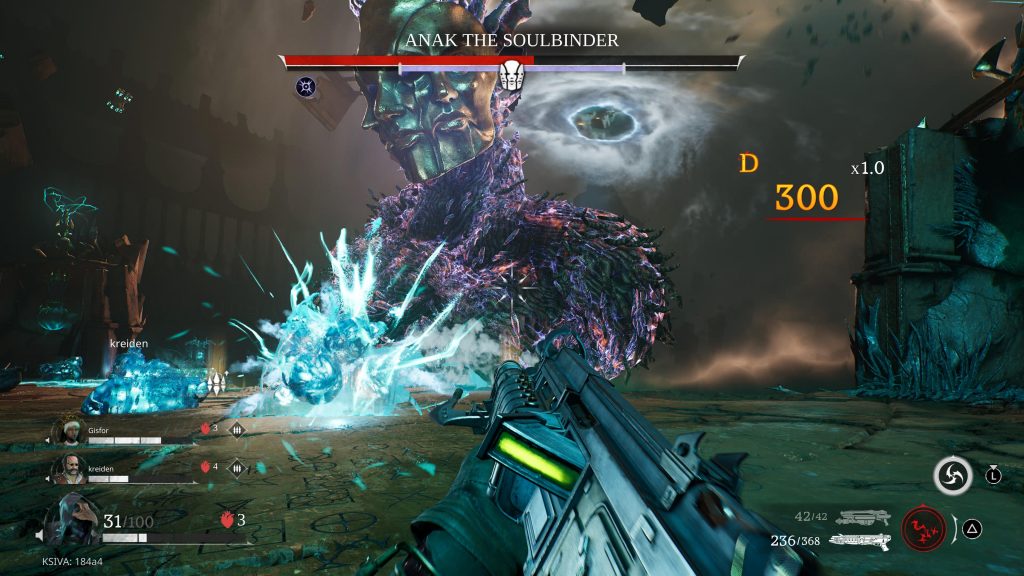Screen dimensions: 1024x576
Task: Trigger the red rune circle ability
Action: tap(923, 529)
